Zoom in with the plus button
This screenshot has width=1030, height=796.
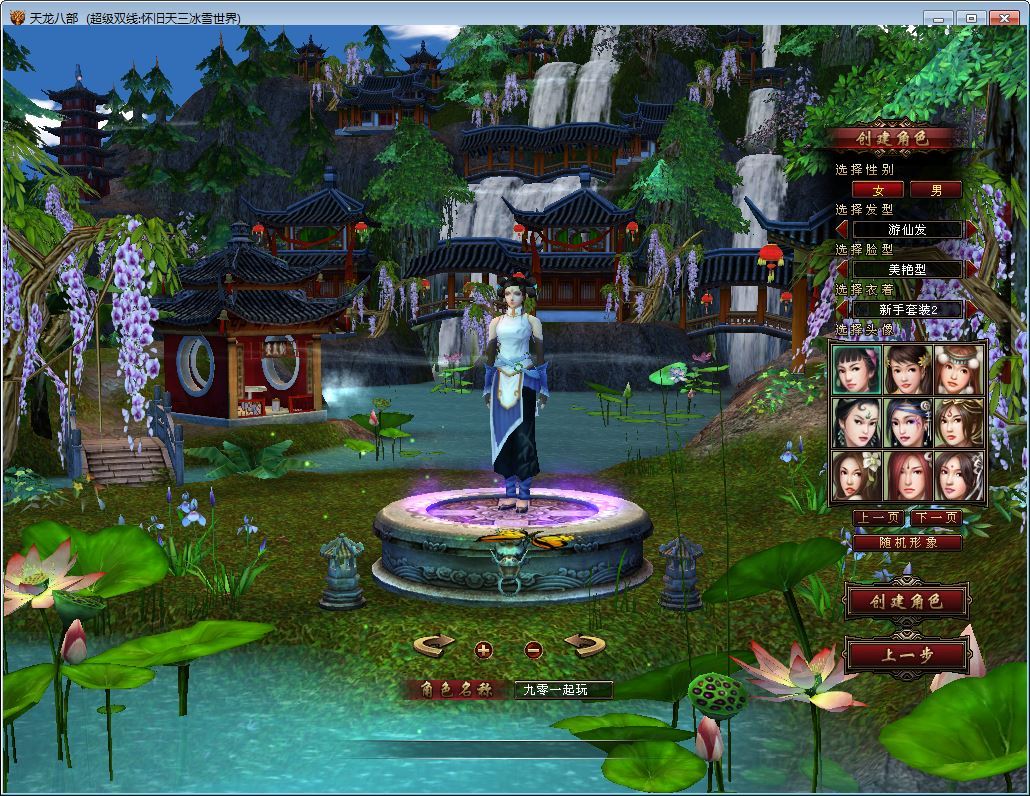484,650
